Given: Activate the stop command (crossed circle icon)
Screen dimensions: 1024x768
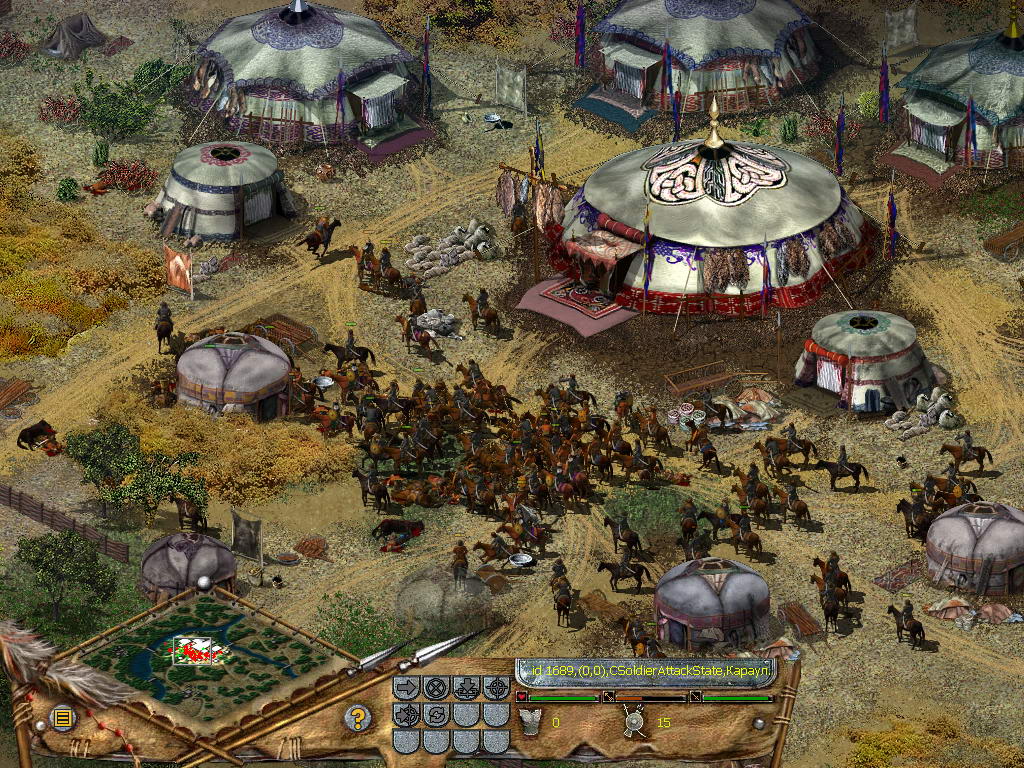Looking at the screenshot, I should (435, 688).
